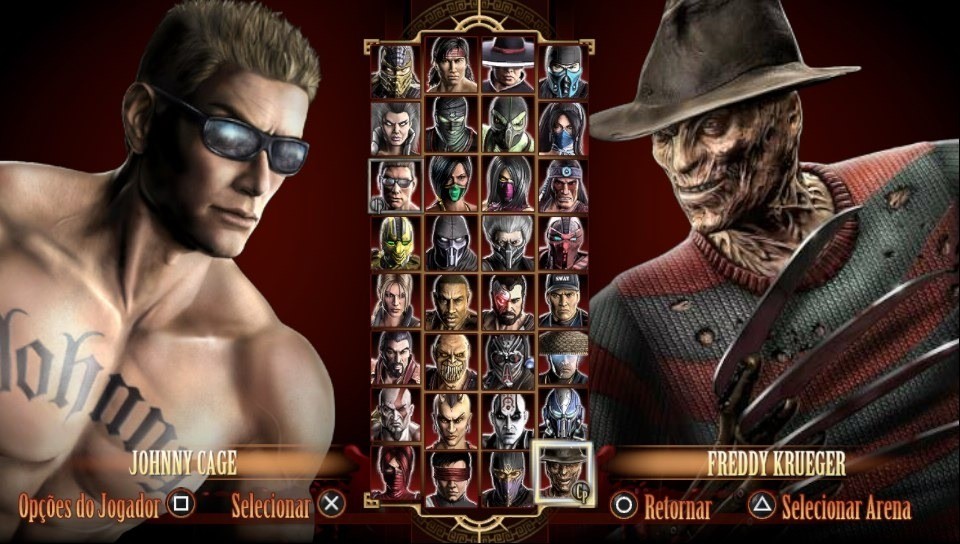Choose Freddy Krueger's highlighted portrait
Image resolution: width=960 pixels, height=544 pixels.
tap(563, 473)
